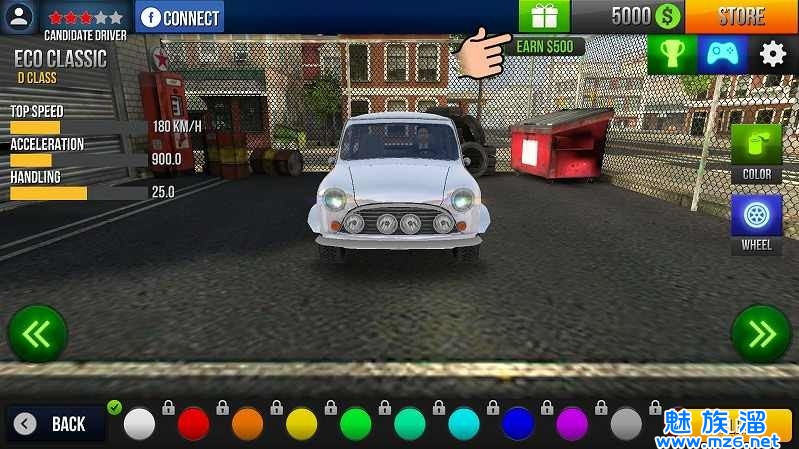Show the previous car
This screenshot has width=799, height=449.
point(37,334)
